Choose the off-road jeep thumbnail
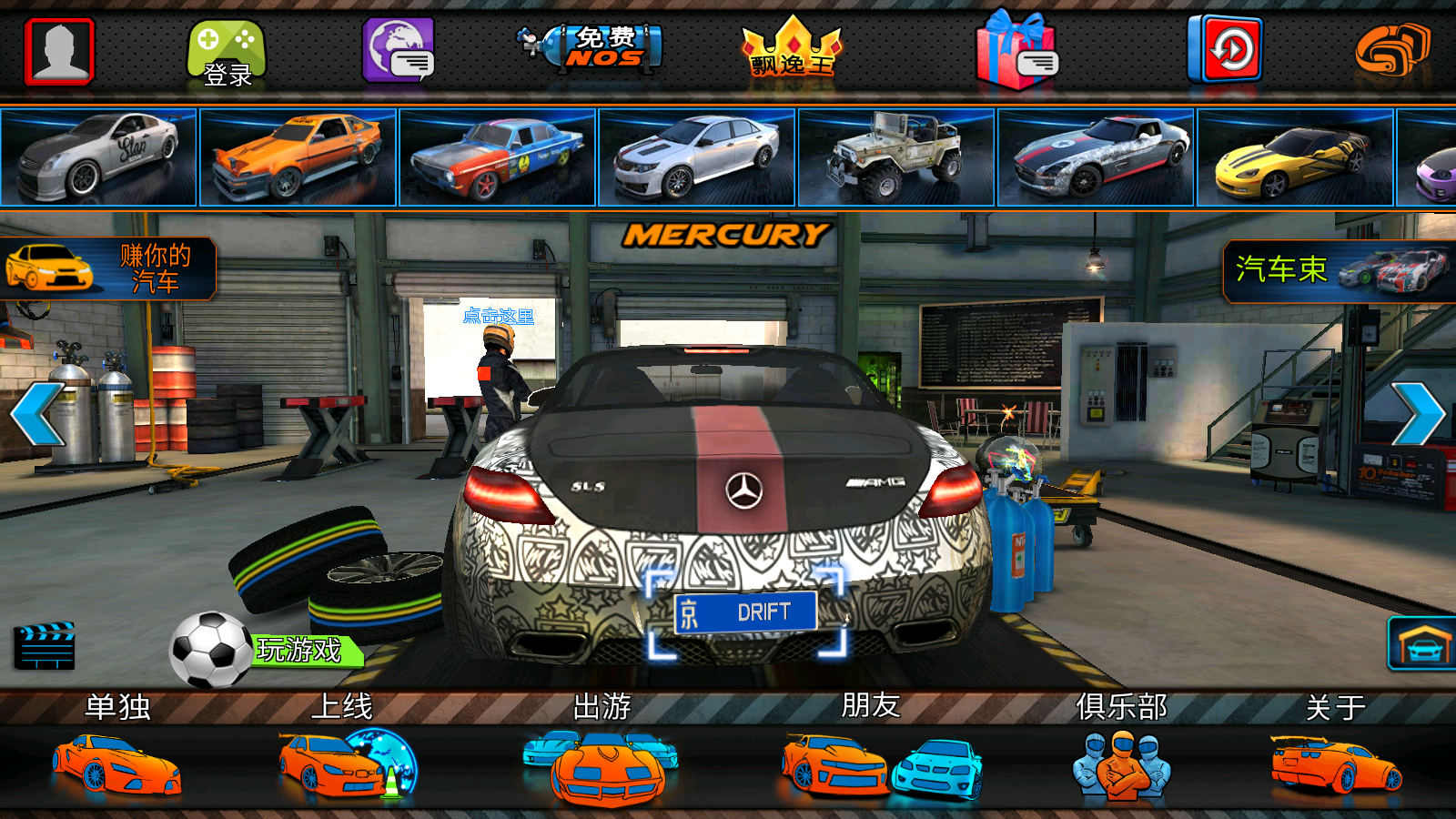Screen dimensions: 1456x819 (x=895, y=157)
